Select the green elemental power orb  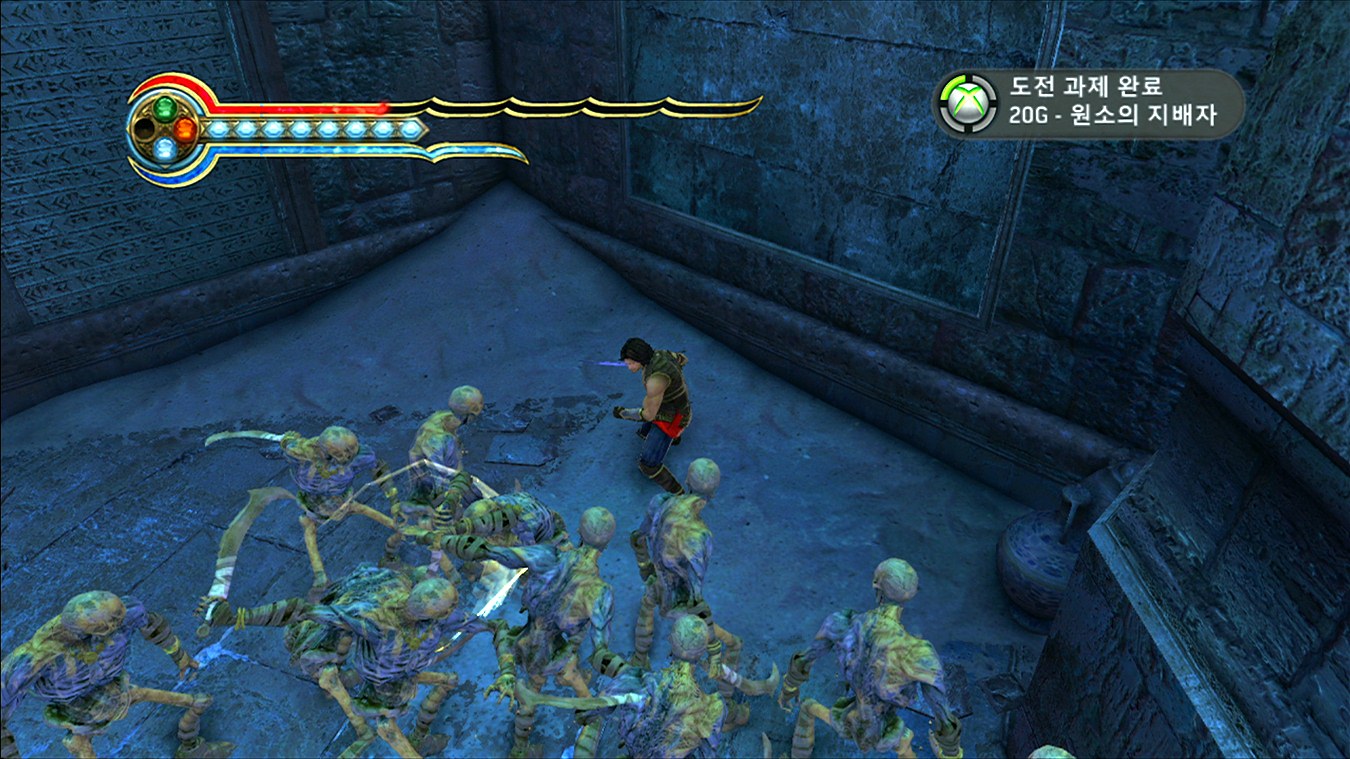(165, 107)
